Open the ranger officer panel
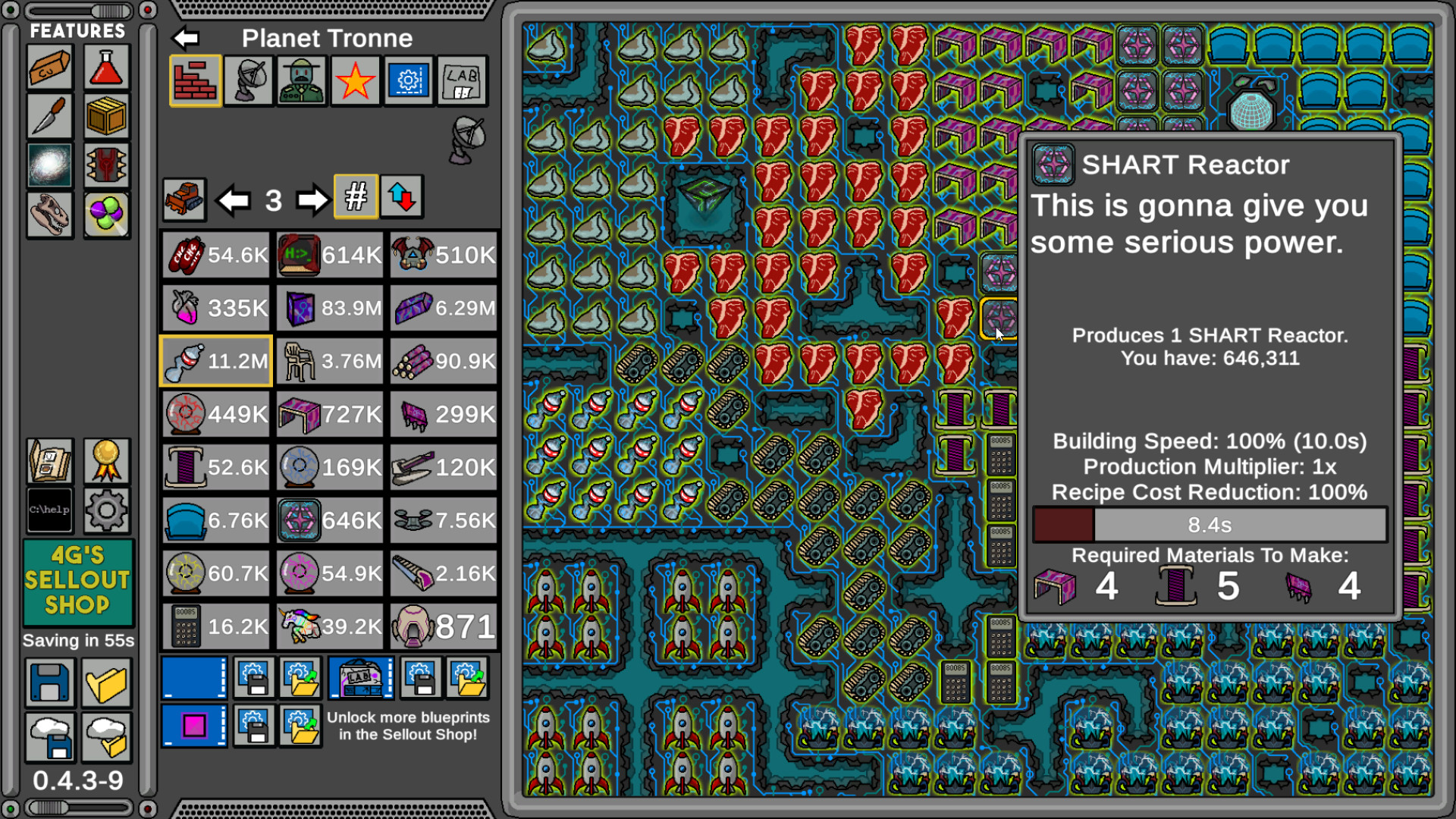Image resolution: width=1456 pixels, height=819 pixels. pos(300,81)
